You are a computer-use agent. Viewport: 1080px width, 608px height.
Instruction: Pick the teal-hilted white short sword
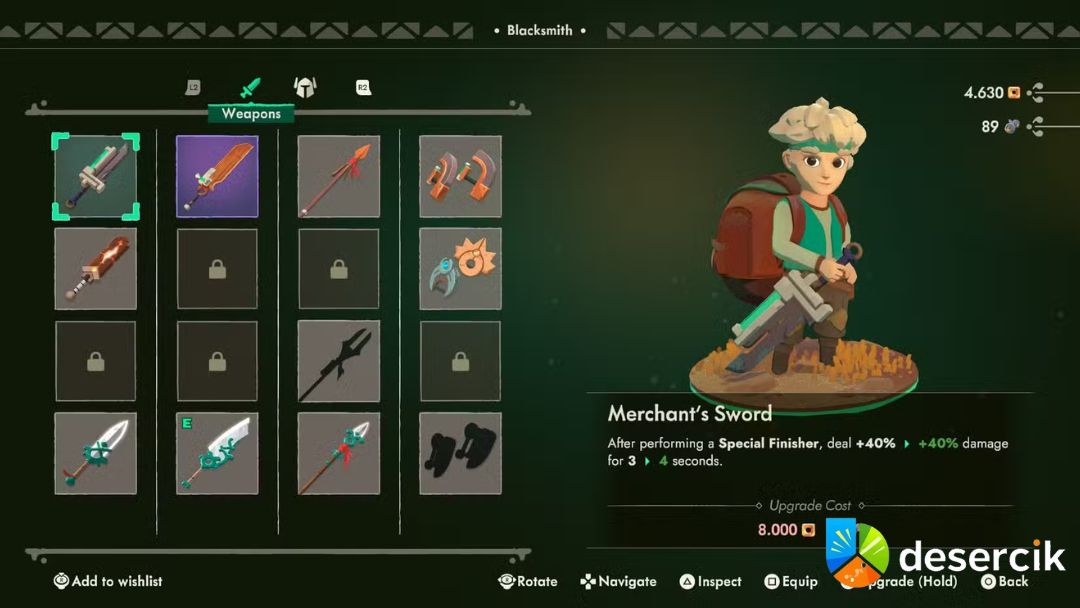click(96, 453)
